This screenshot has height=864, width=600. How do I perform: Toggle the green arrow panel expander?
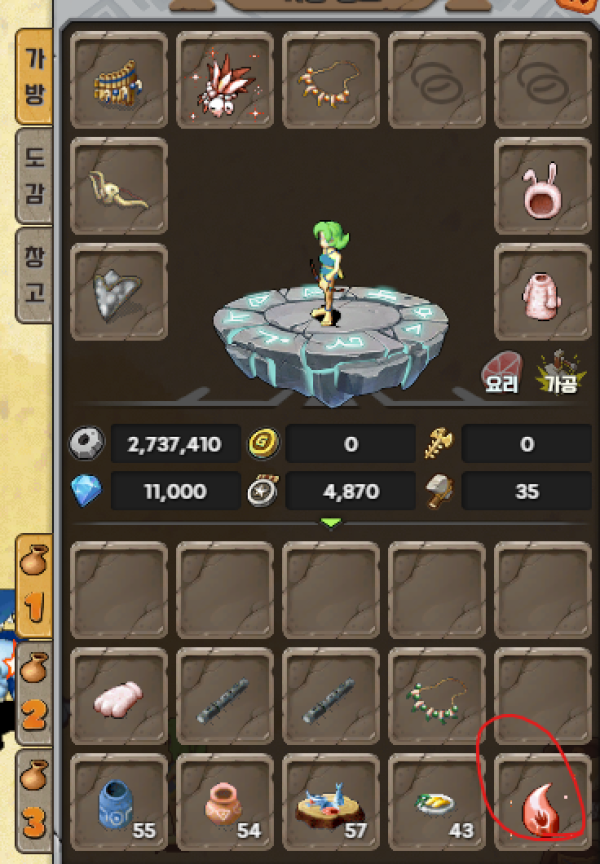point(331,523)
